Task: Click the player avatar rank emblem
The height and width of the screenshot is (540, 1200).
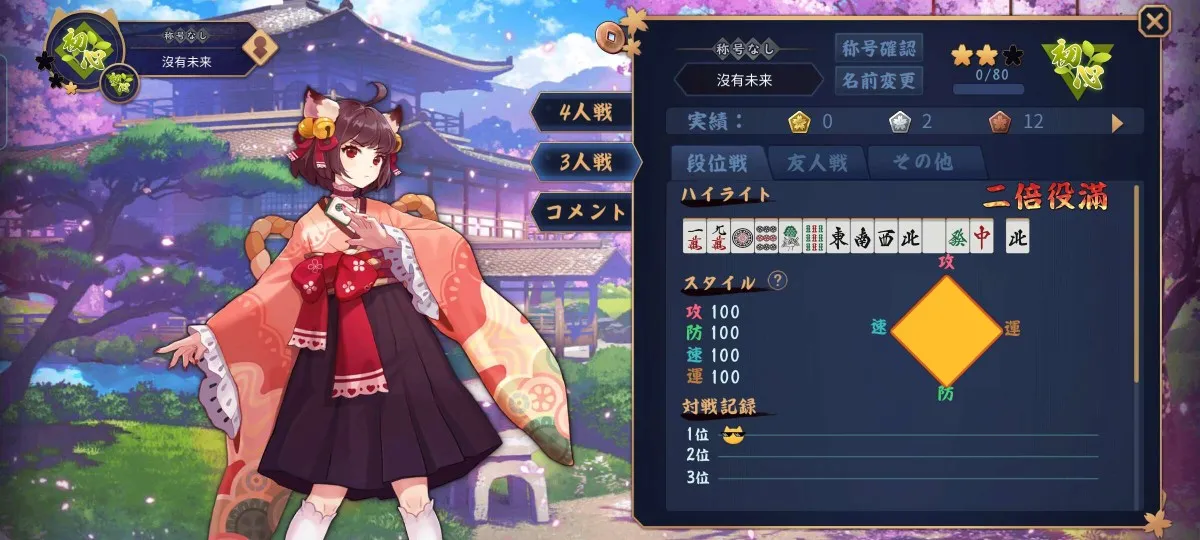Action: [83, 47]
